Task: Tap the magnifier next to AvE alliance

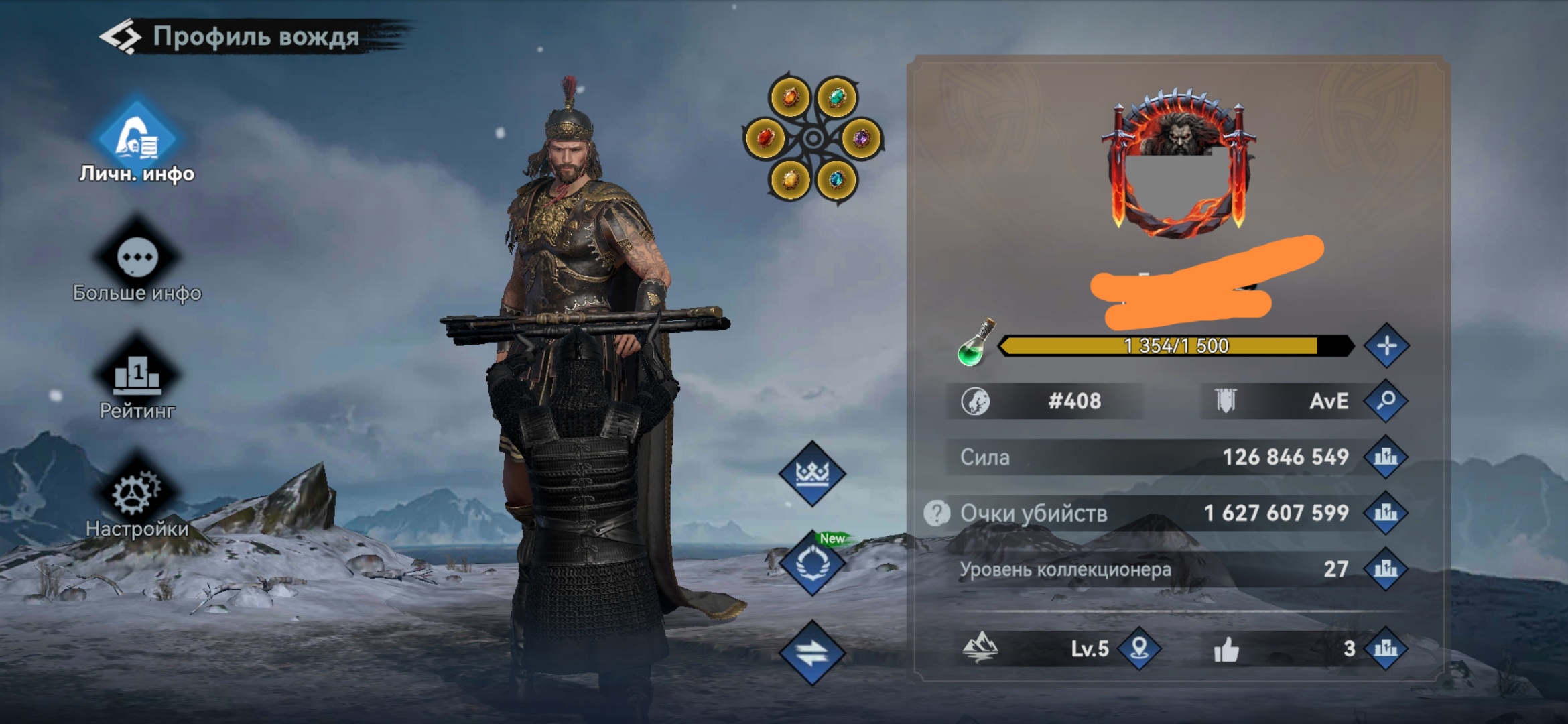Action: pyautogui.click(x=1386, y=401)
